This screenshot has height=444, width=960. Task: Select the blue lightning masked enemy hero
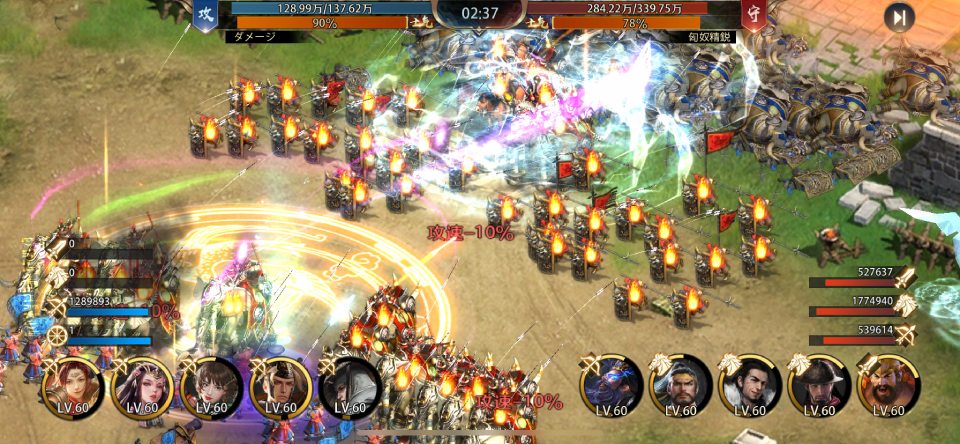point(612,386)
